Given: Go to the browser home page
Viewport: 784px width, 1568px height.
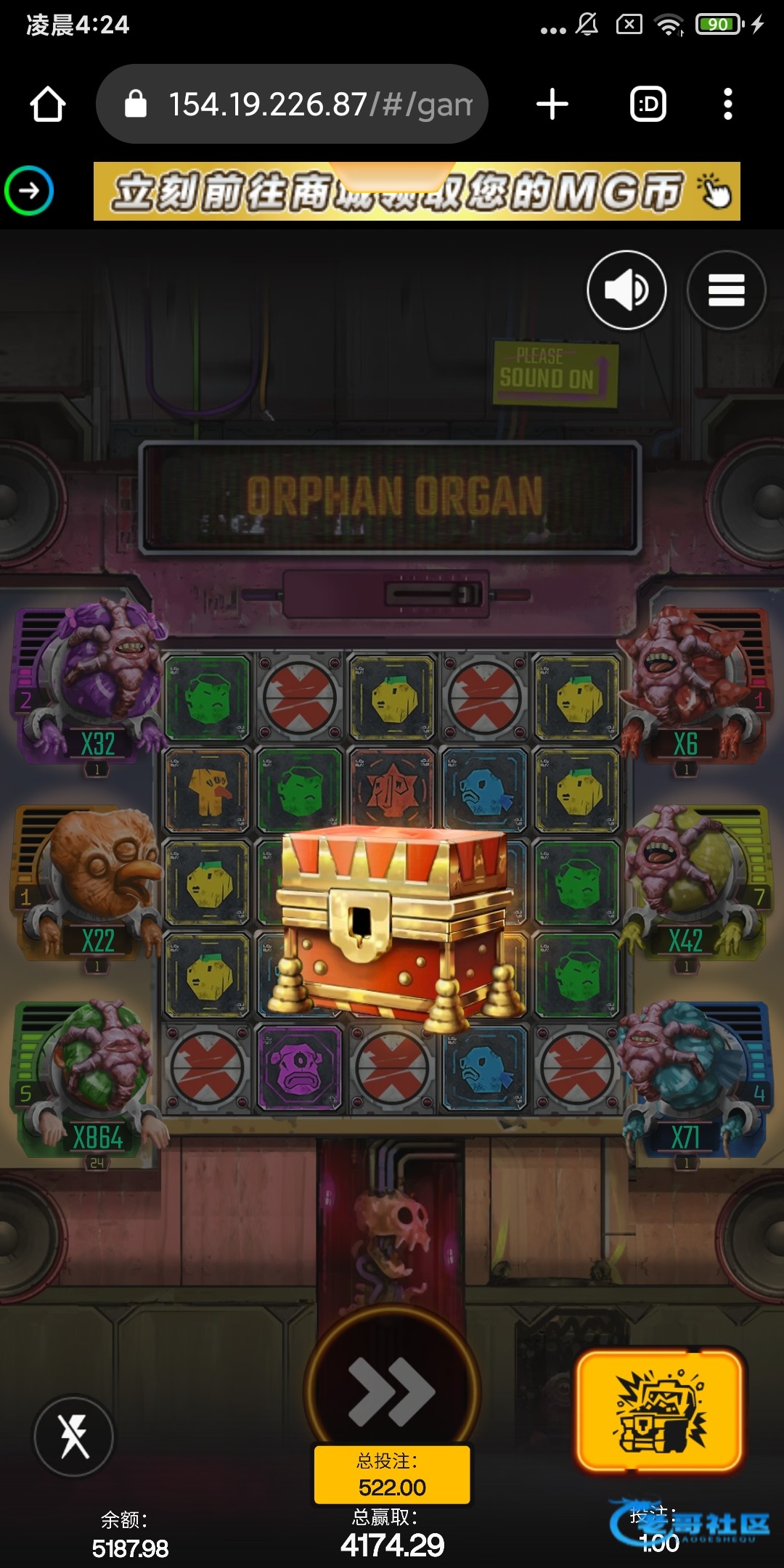Looking at the screenshot, I should (48, 105).
